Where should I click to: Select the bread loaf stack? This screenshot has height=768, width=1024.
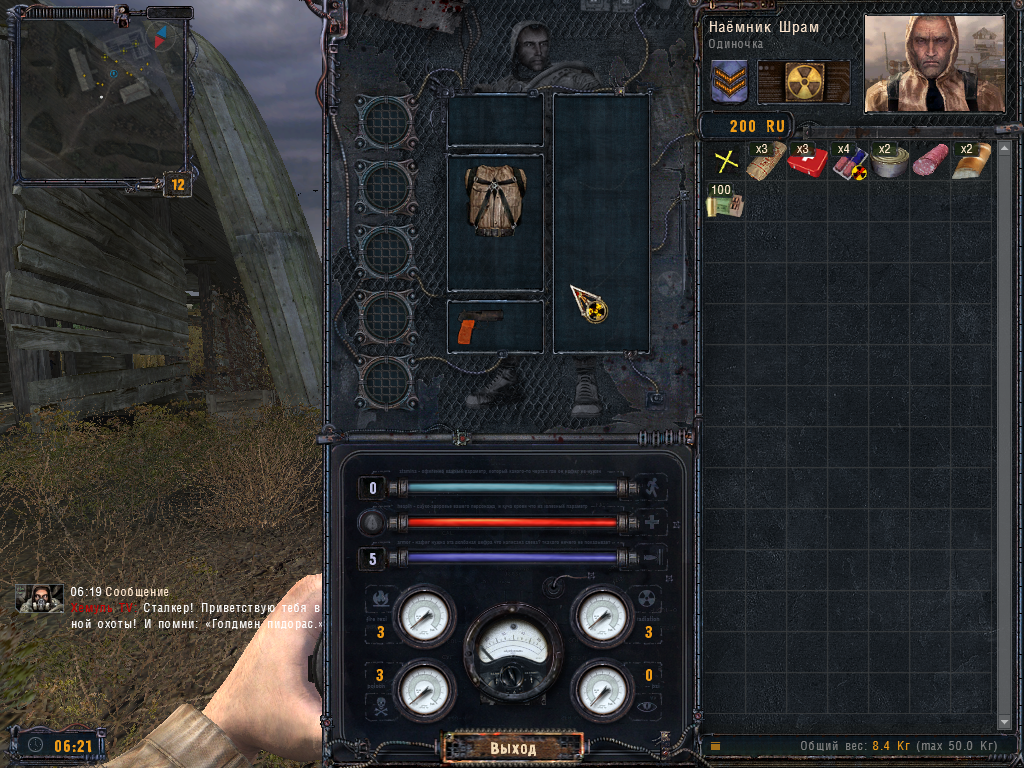tap(971, 161)
